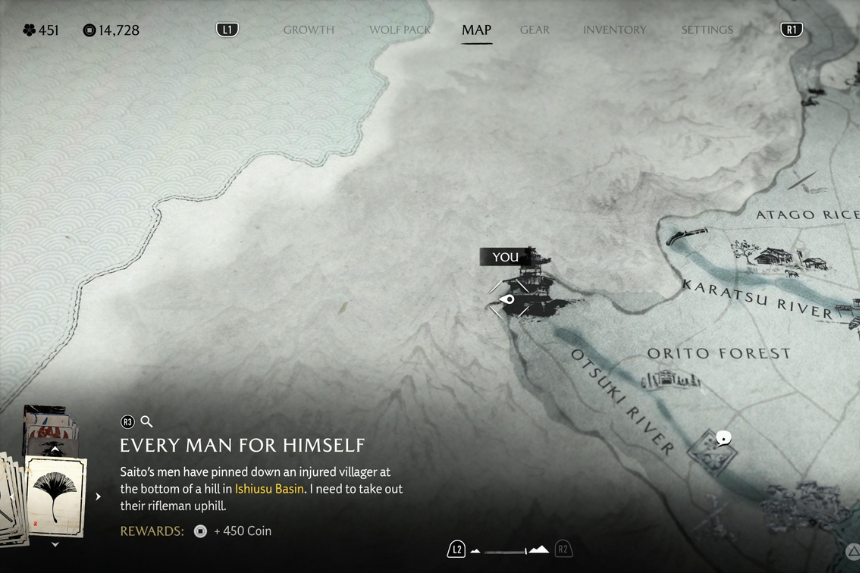The image size is (860, 573).
Task: Click the player position marker under YOU
Action: click(x=507, y=299)
